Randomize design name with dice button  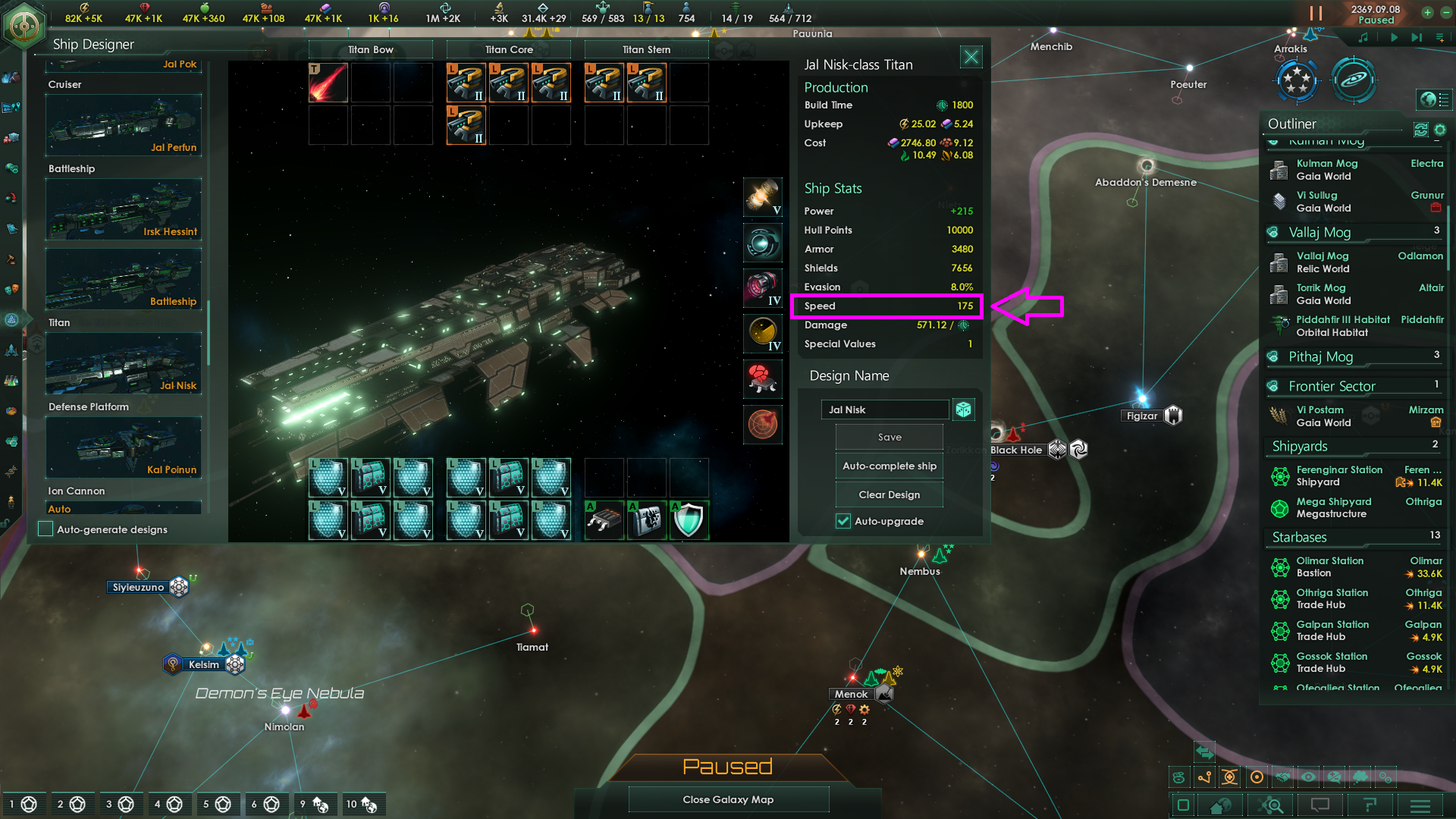click(963, 410)
